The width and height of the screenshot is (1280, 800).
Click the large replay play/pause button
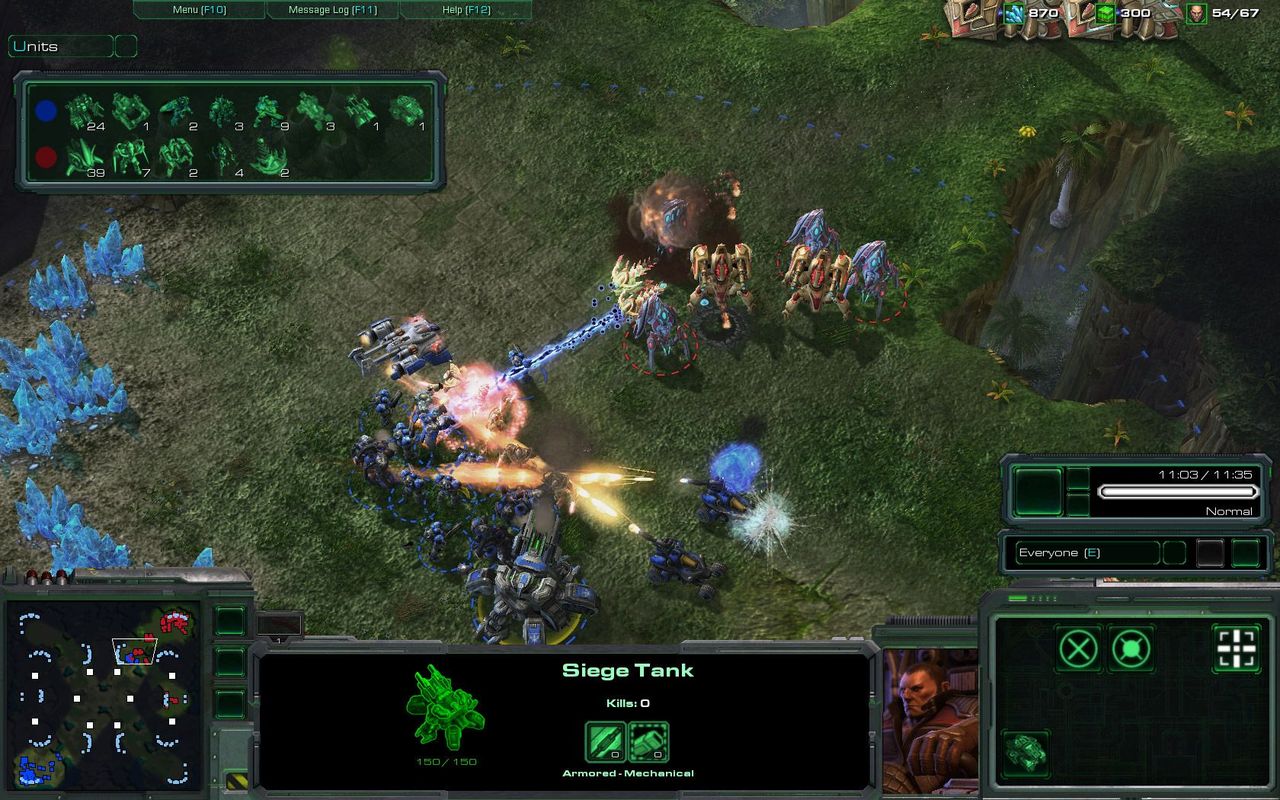(x=1039, y=491)
